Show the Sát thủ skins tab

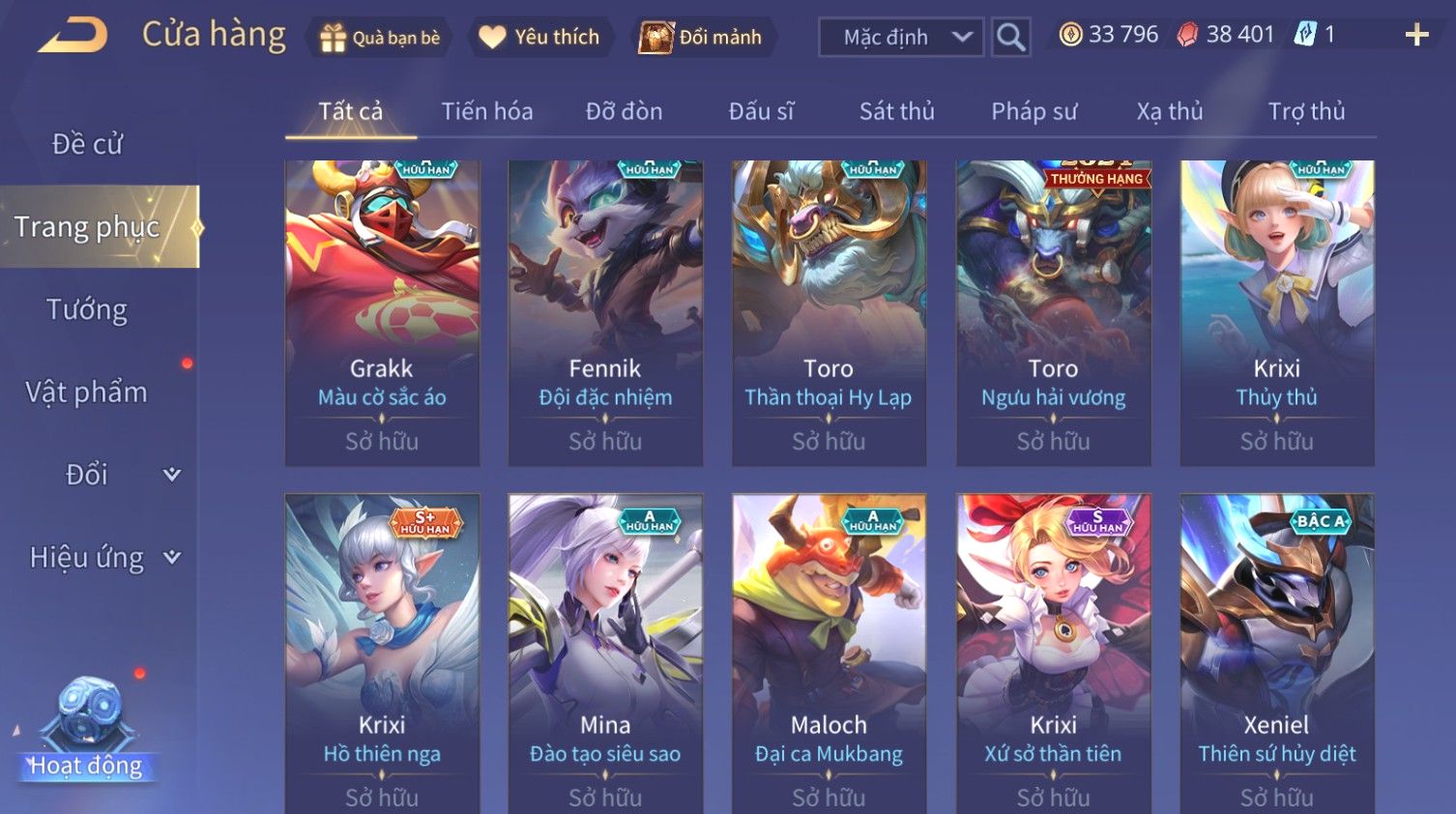click(896, 111)
